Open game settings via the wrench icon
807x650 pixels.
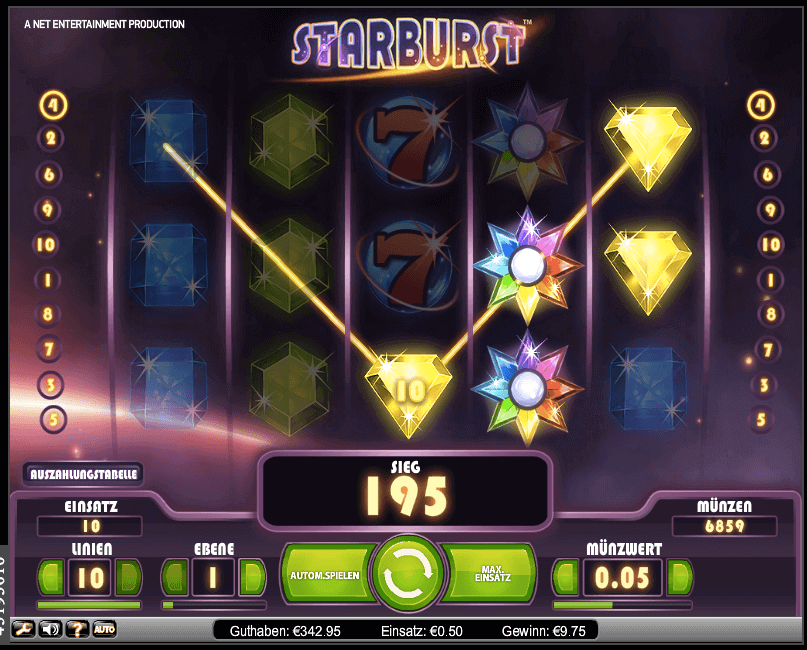(22, 629)
